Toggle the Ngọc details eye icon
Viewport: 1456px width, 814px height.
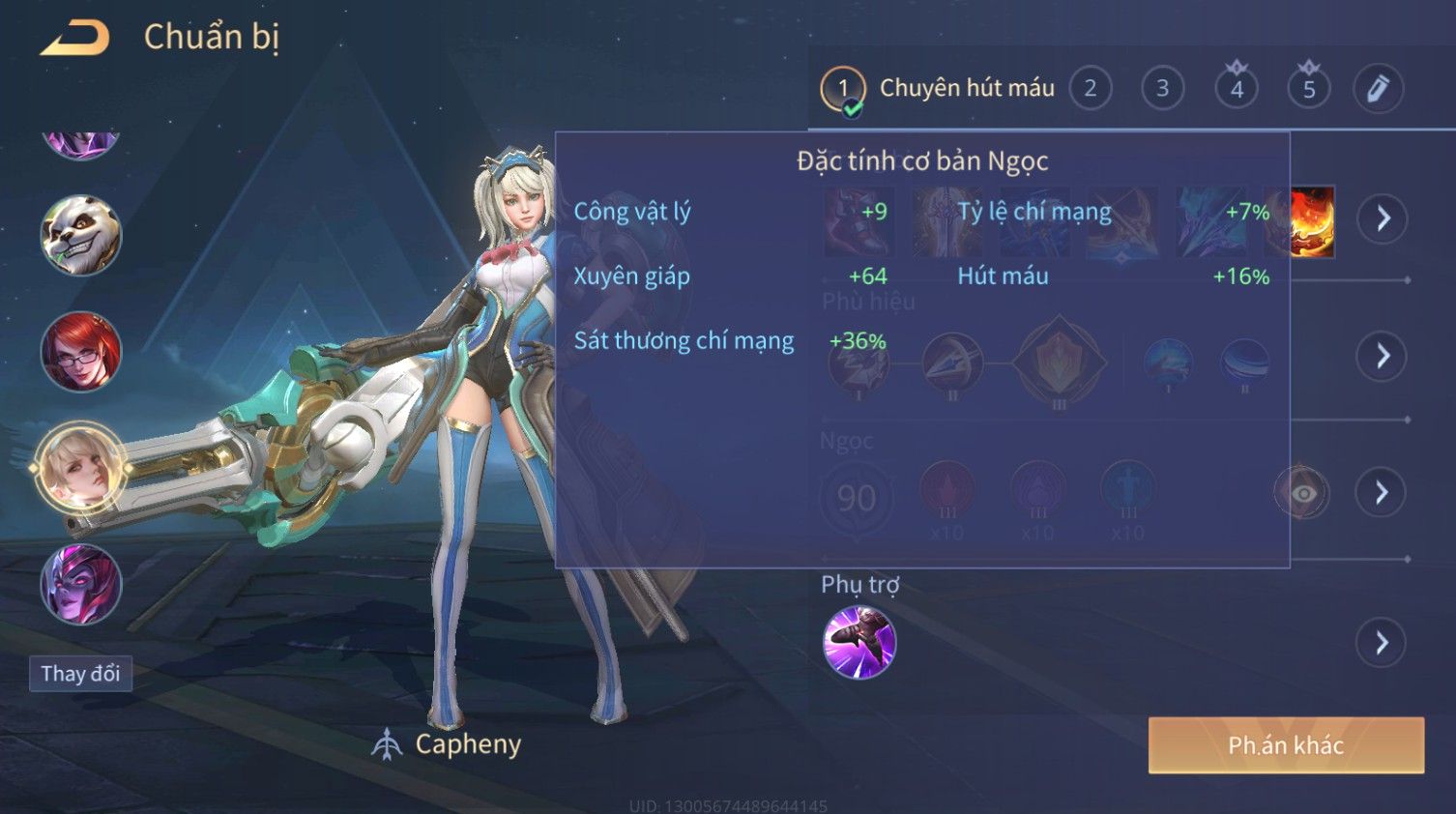click(x=1302, y=493)
